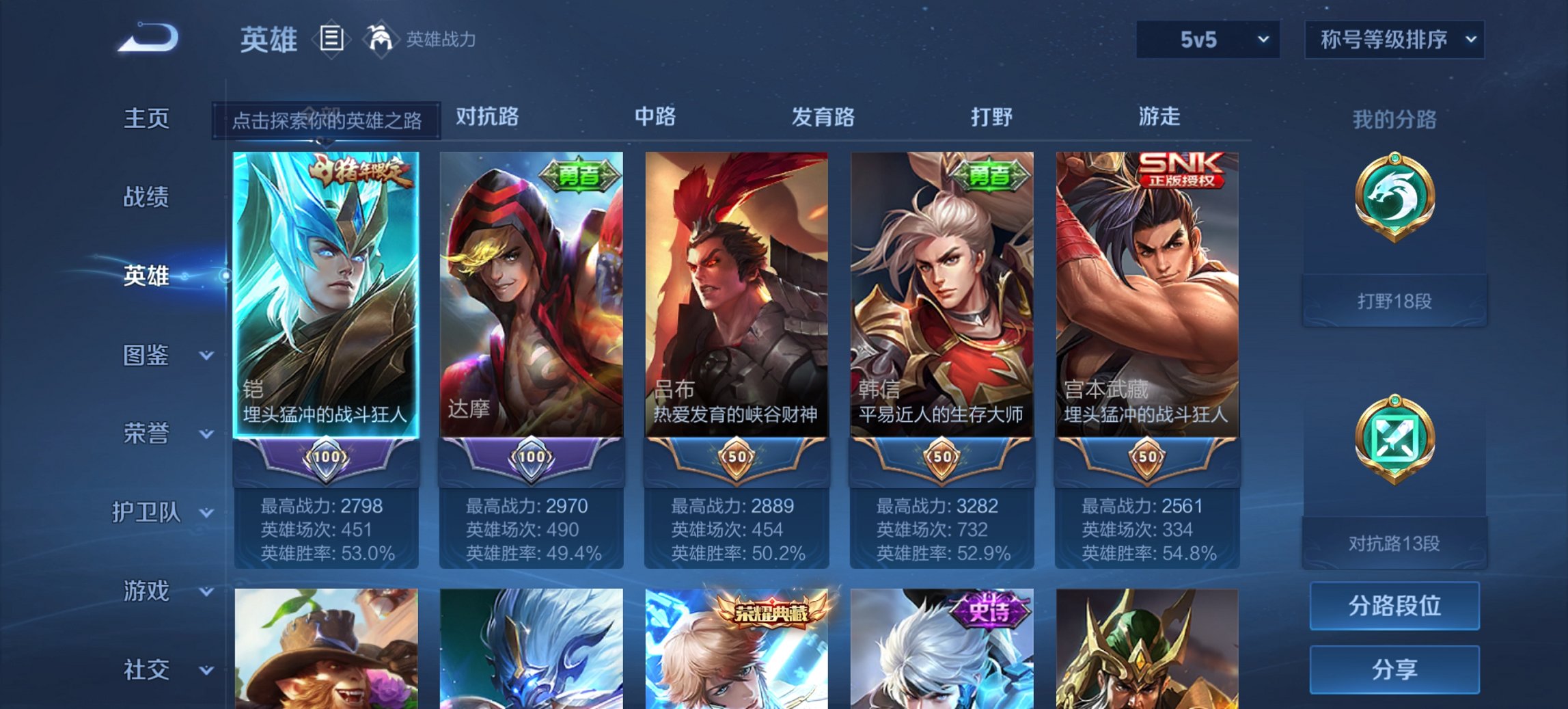Click the scroll list icon beside 英雄 title
1568x709 pixels.
[x=333, y=40]
